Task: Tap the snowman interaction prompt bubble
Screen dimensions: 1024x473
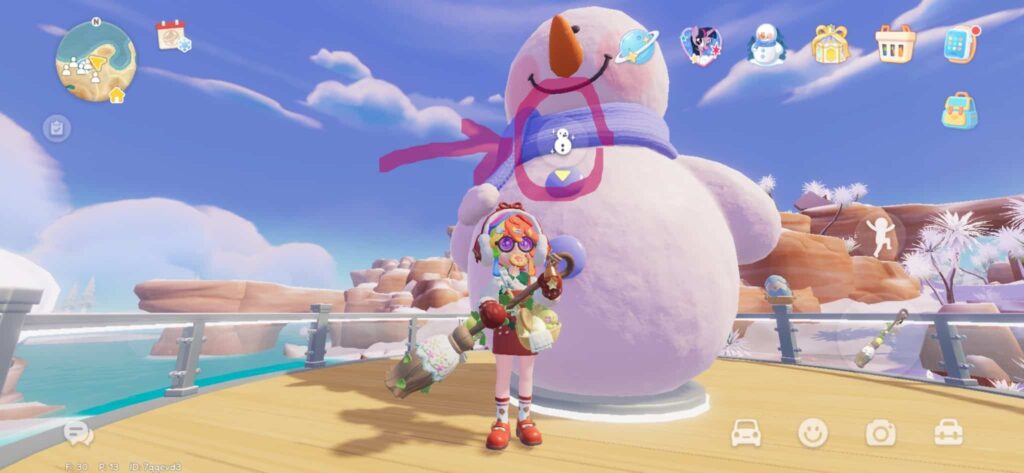Action: (x=564, y=142)
